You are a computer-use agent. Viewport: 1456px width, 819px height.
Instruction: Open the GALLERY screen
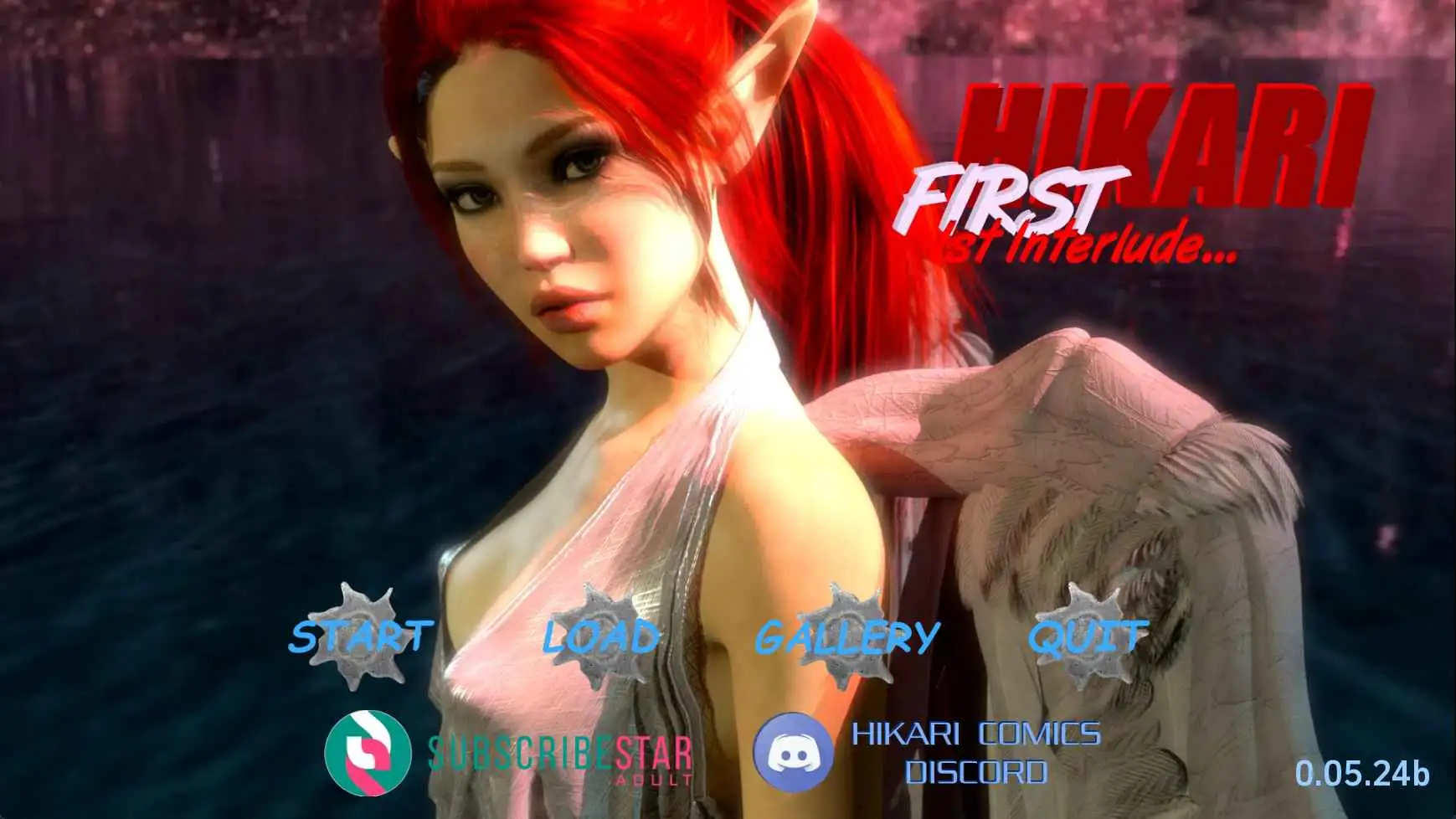tap(847, 638)
